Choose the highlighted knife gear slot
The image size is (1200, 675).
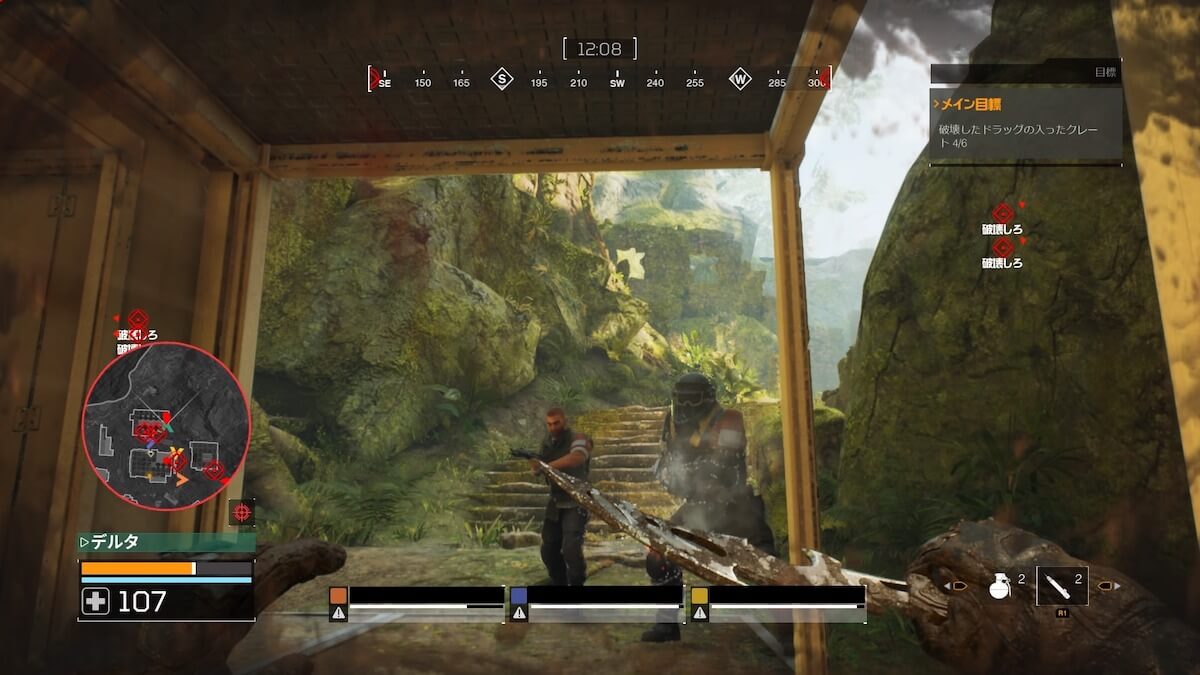pyautogui.click(x=1062, y=586)
